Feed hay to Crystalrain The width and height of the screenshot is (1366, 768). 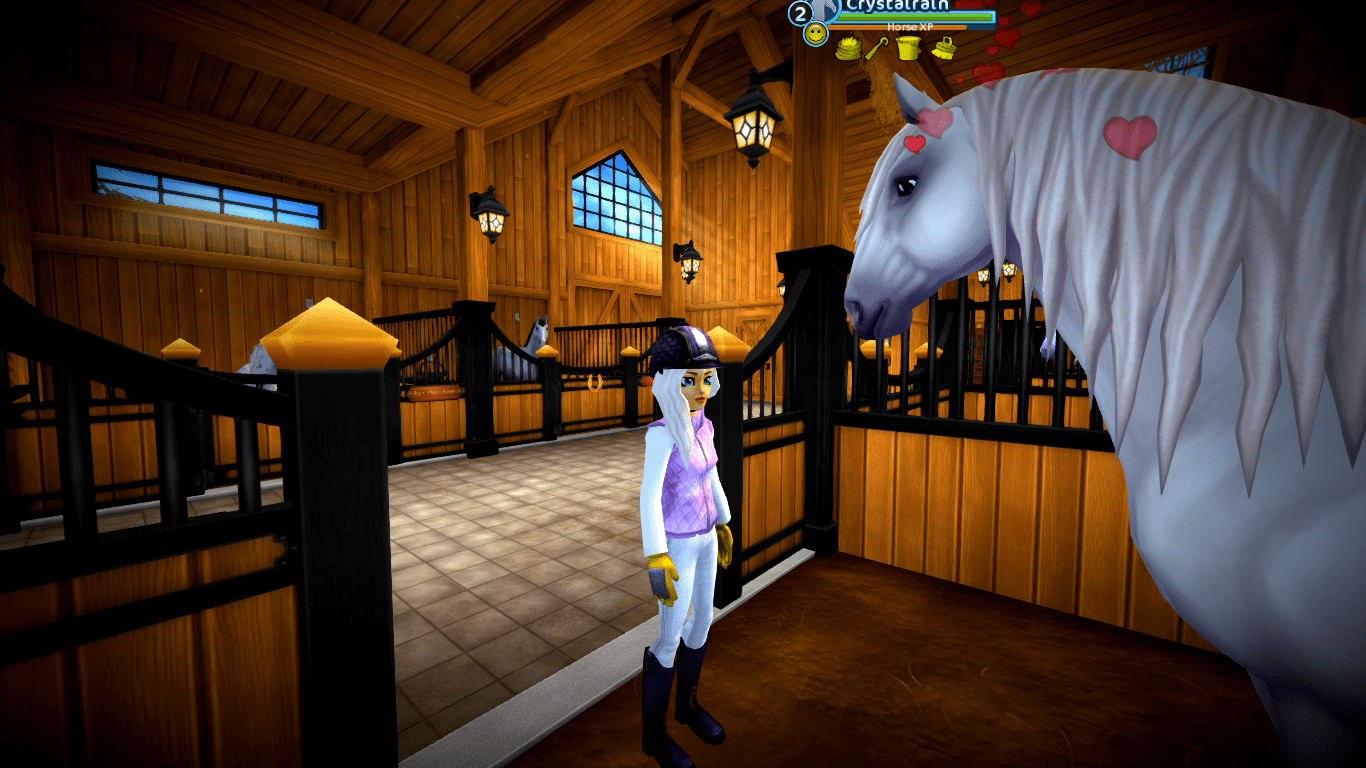pyautogui.click(x=848, y=47)
